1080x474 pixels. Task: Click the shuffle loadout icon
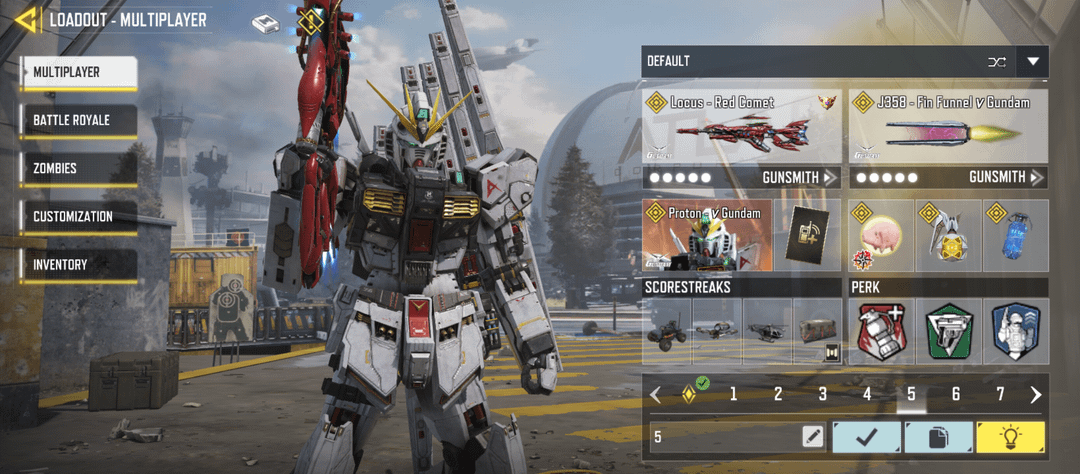coord(996,62)
